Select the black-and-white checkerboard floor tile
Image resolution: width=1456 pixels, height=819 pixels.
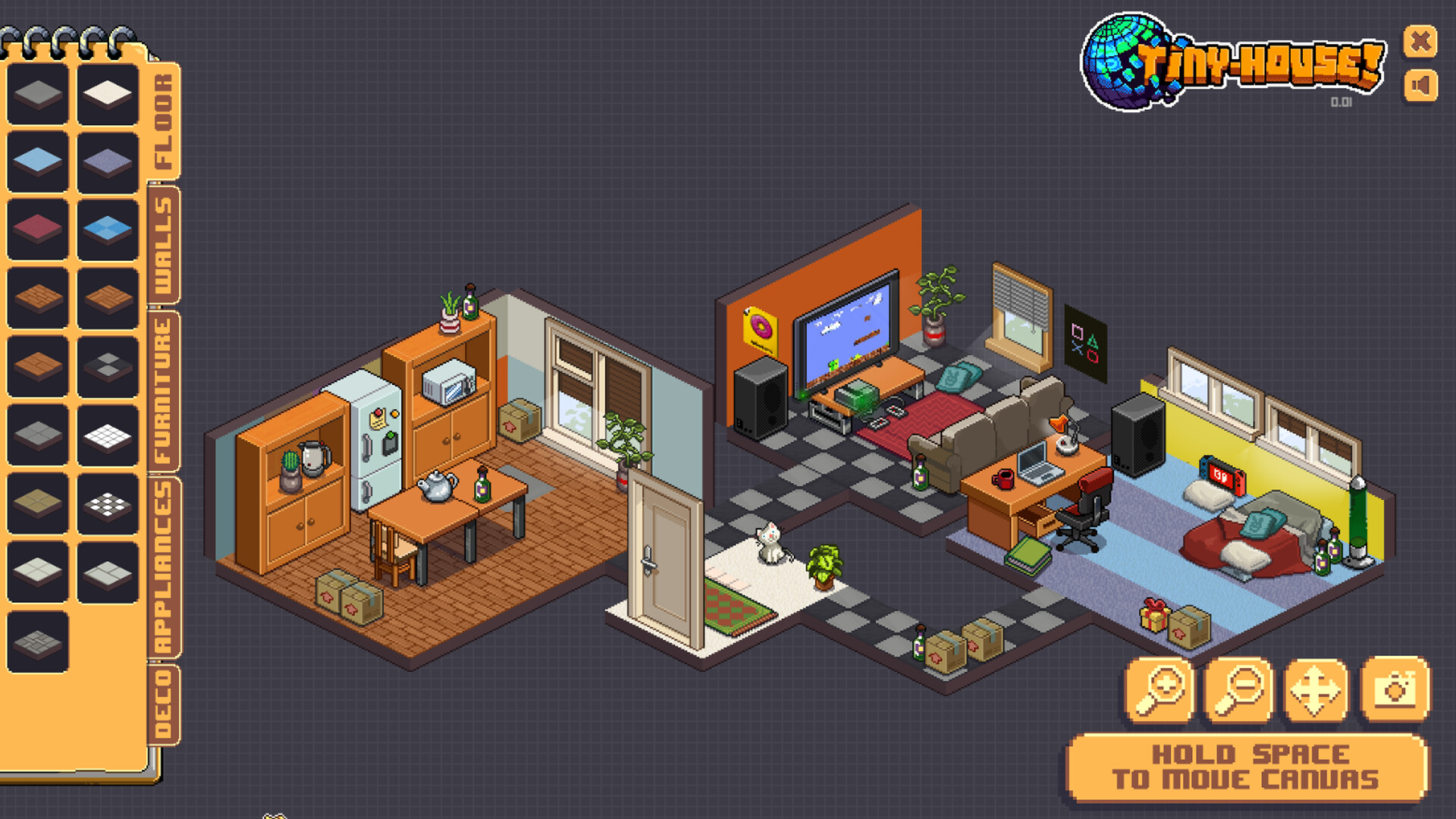pos(108,503)
